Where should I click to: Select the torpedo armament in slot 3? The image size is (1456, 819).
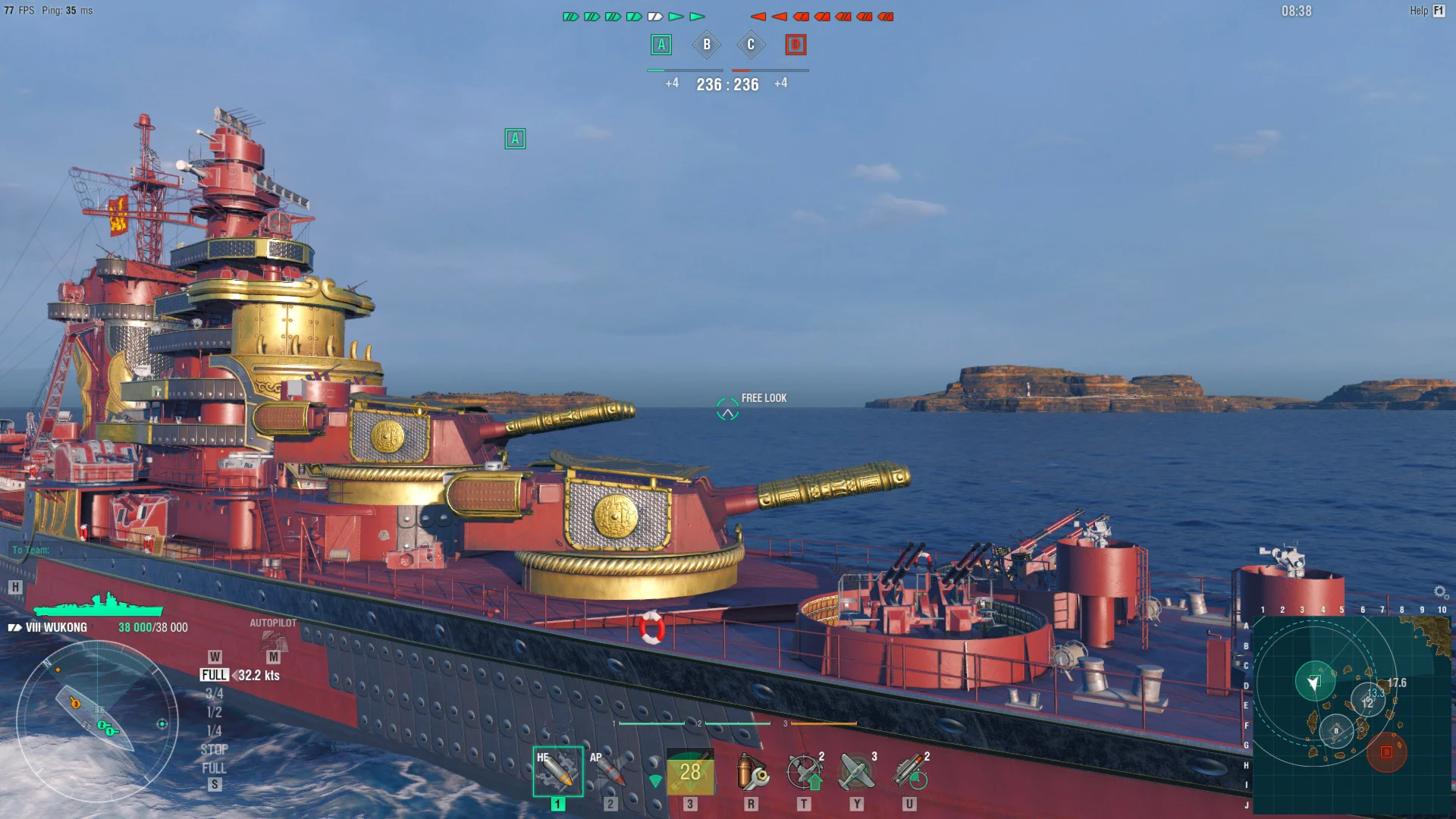[x=690, y=772]
